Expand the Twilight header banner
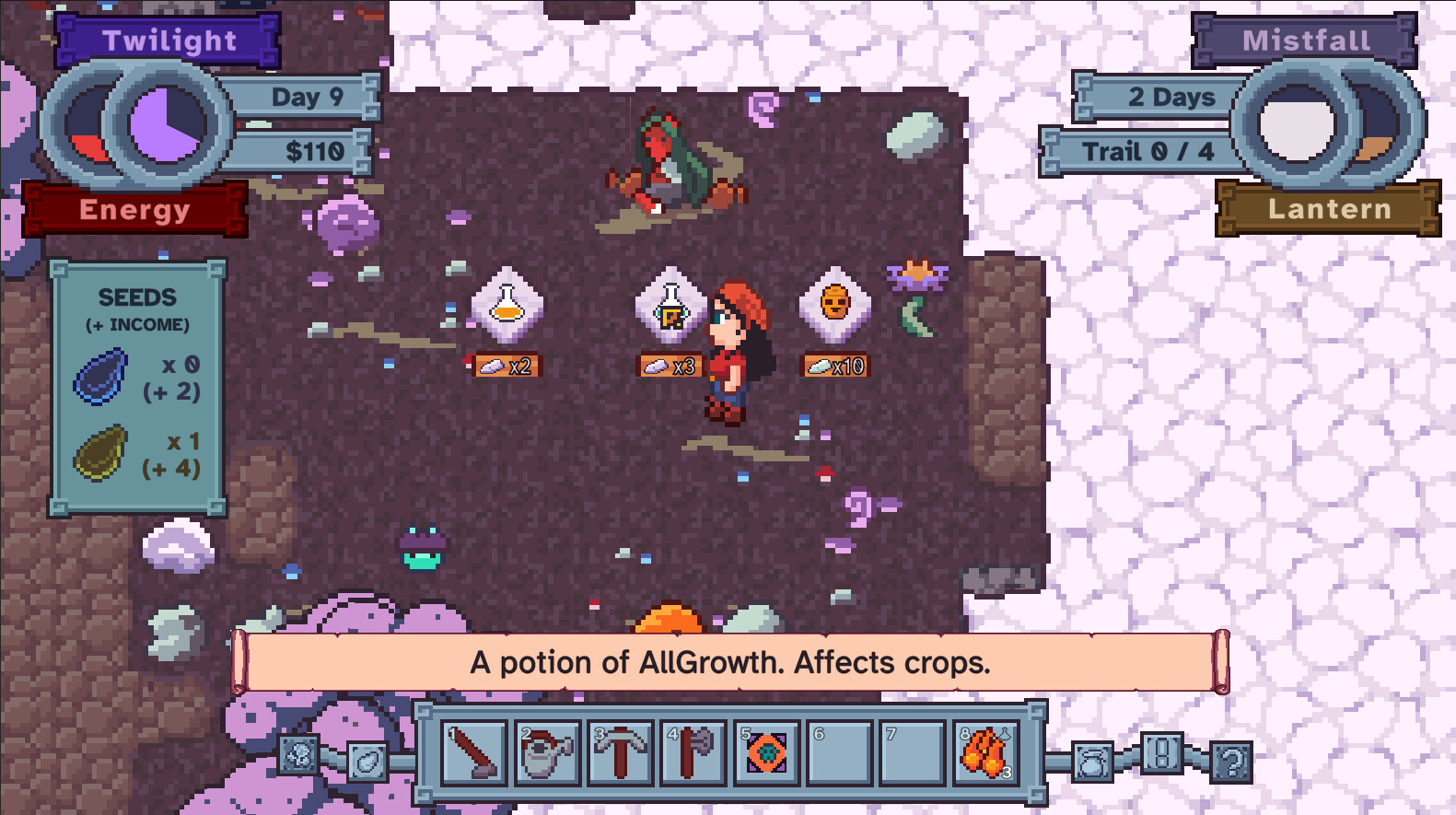Screen dimensions: 1456x815 point(169,41)
